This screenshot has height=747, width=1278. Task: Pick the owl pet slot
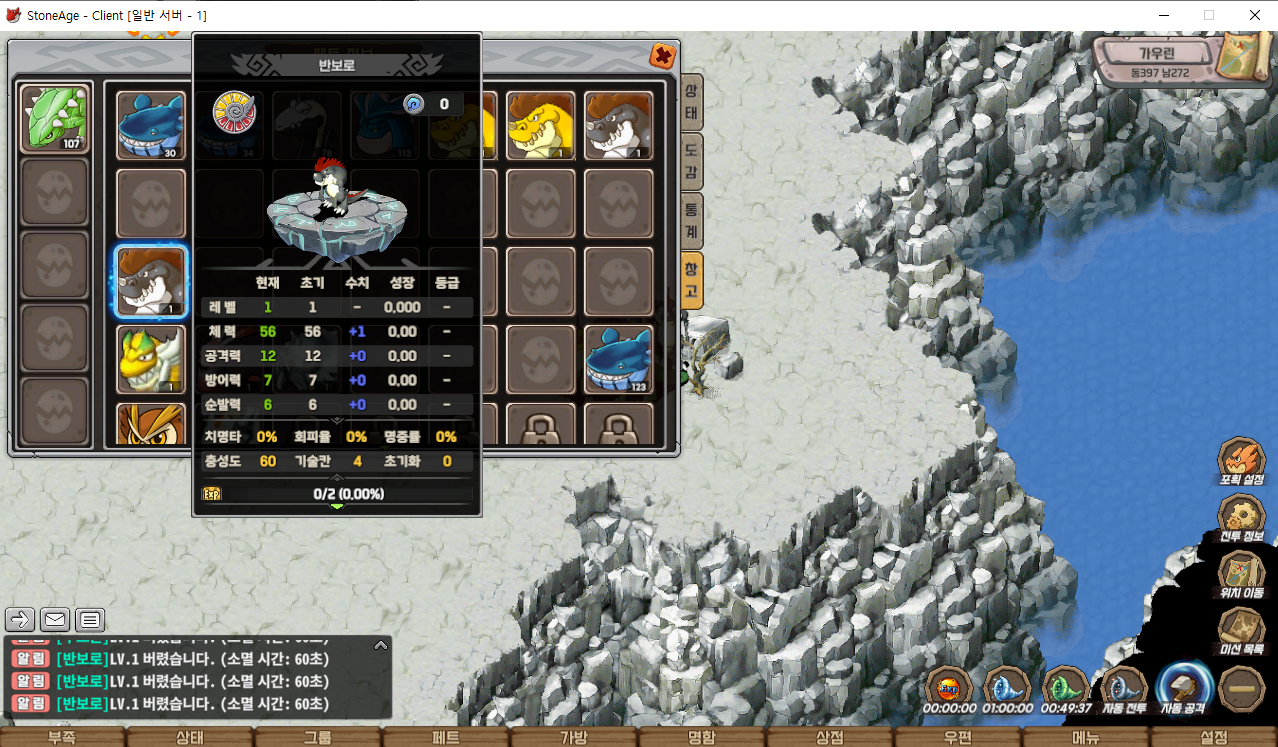151,424
